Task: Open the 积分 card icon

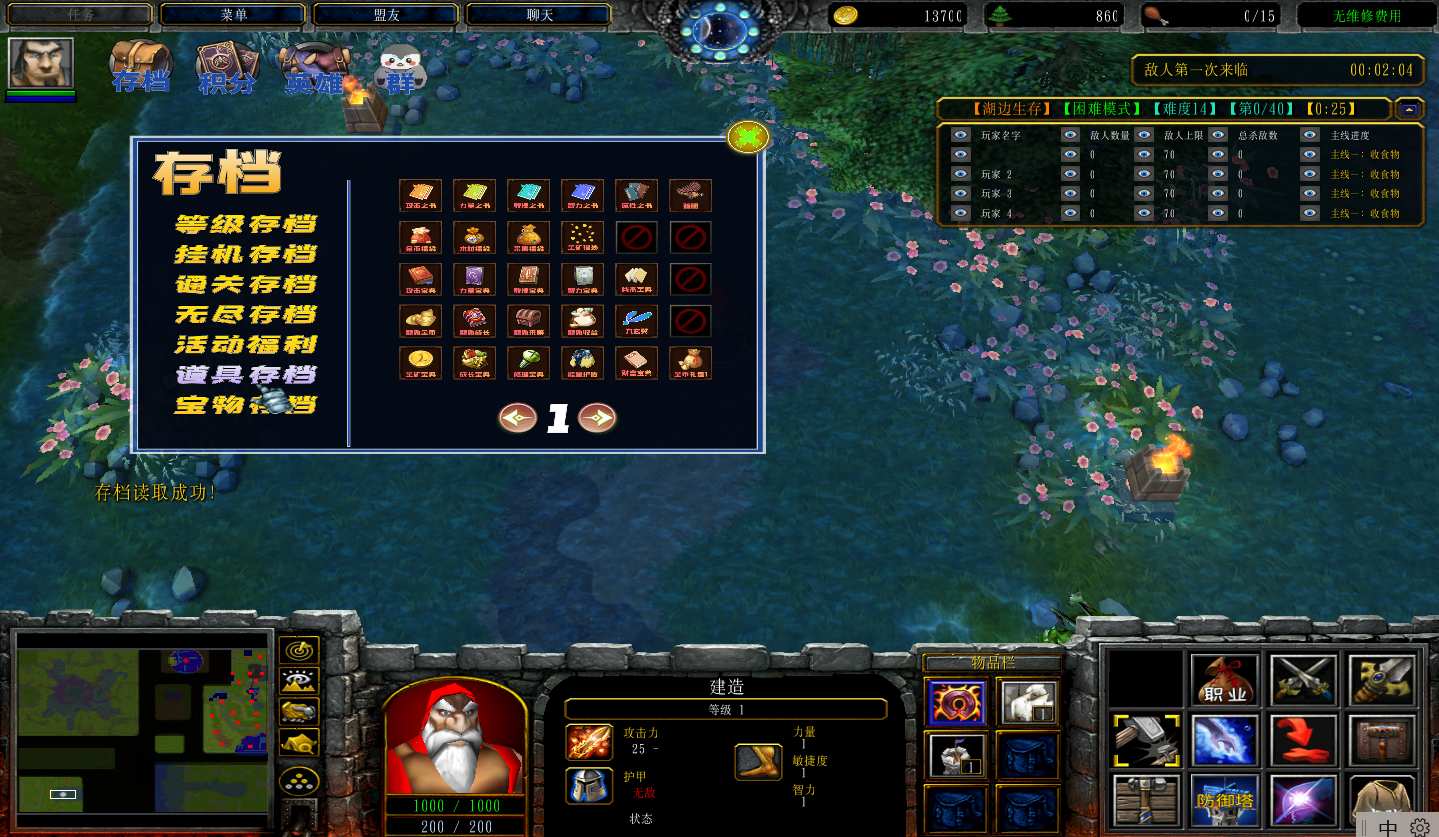Action: point(227,66)
